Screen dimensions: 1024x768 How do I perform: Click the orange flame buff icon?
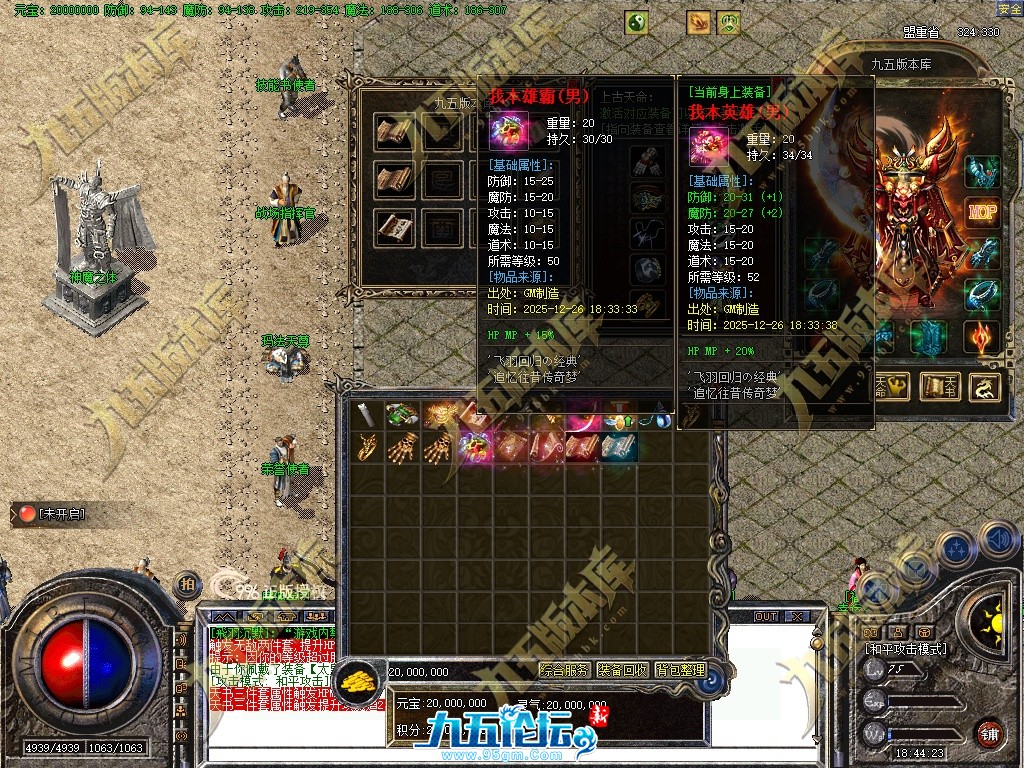pyautogui.click(x=699, y=22)
